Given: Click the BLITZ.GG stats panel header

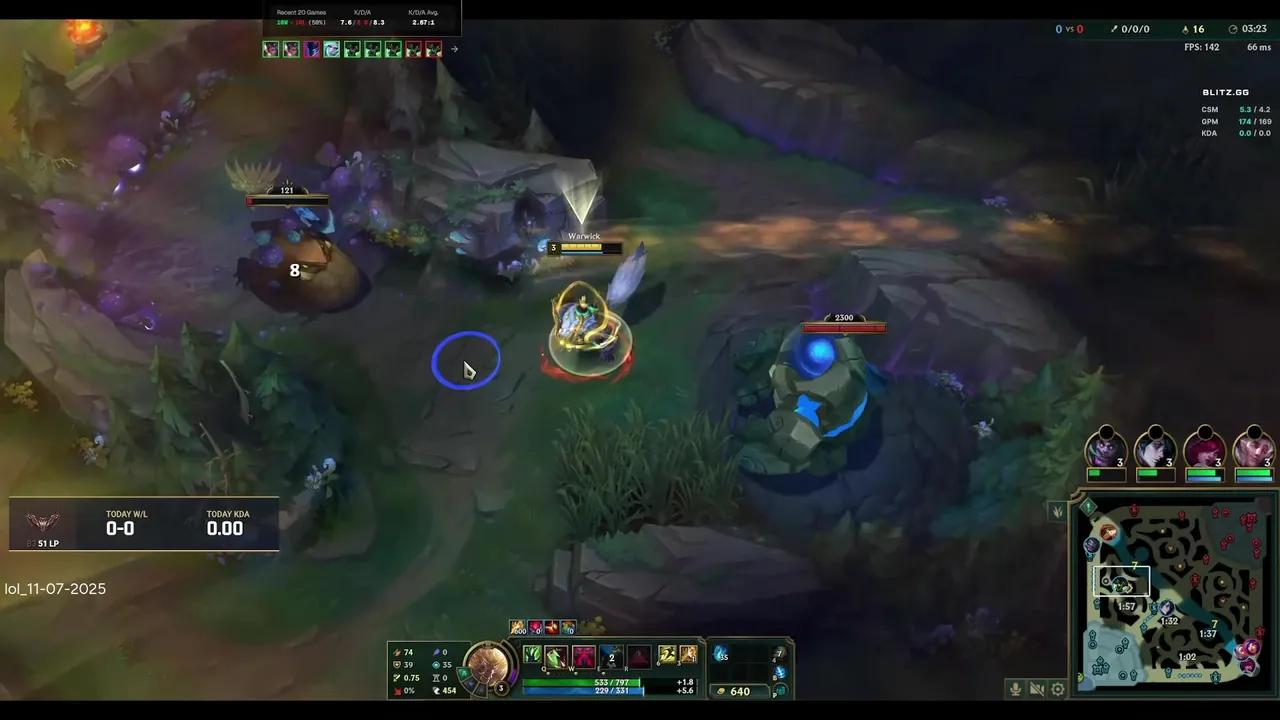Looking at the screenshot, I should click(x=1226, y=91).
